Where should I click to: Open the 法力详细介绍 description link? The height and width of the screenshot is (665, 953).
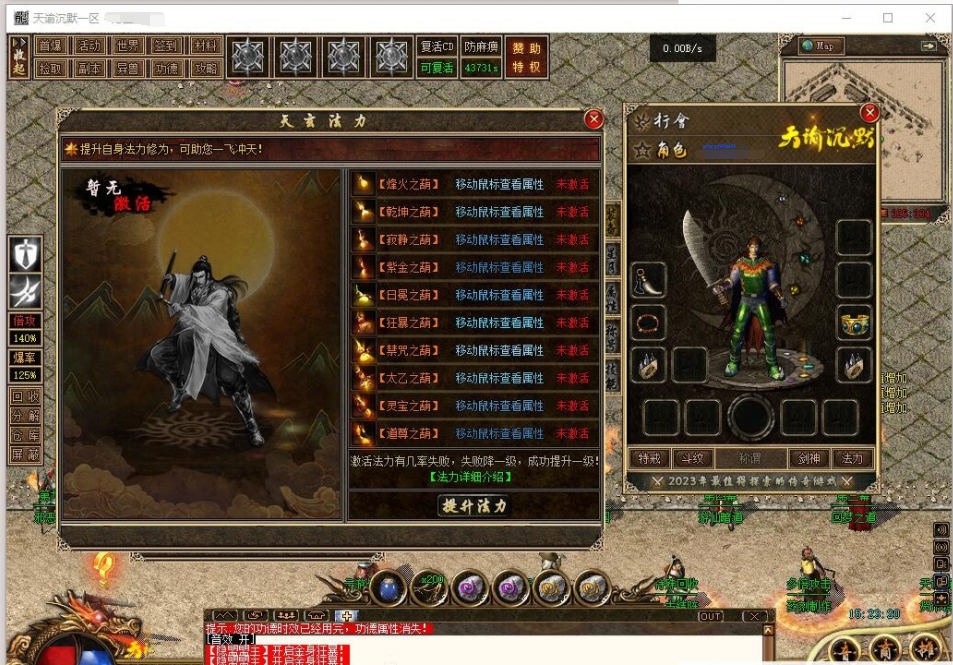click(x=474, y=477)
